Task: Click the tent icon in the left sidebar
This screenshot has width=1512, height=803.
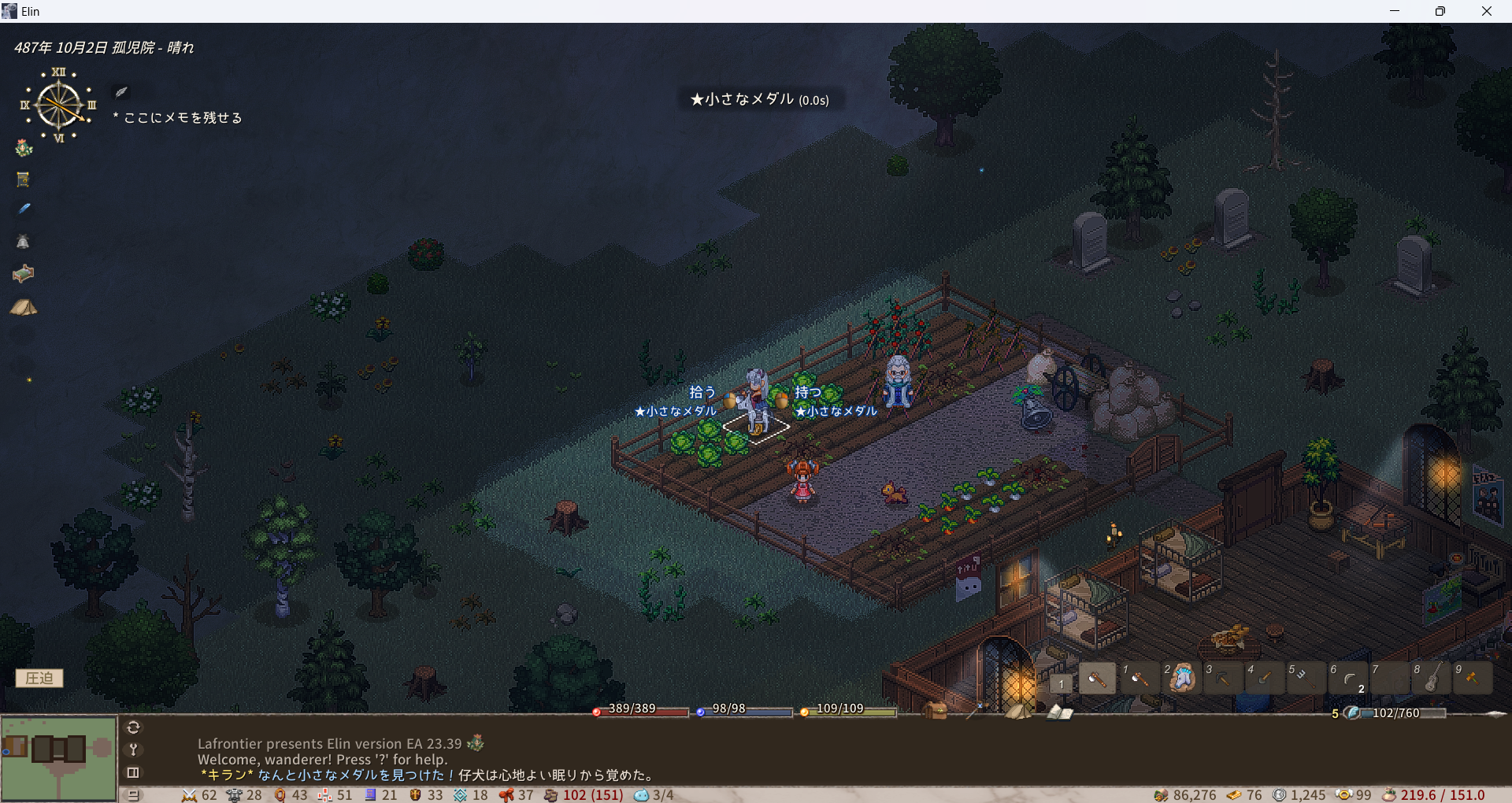Action: click(24, 307)
